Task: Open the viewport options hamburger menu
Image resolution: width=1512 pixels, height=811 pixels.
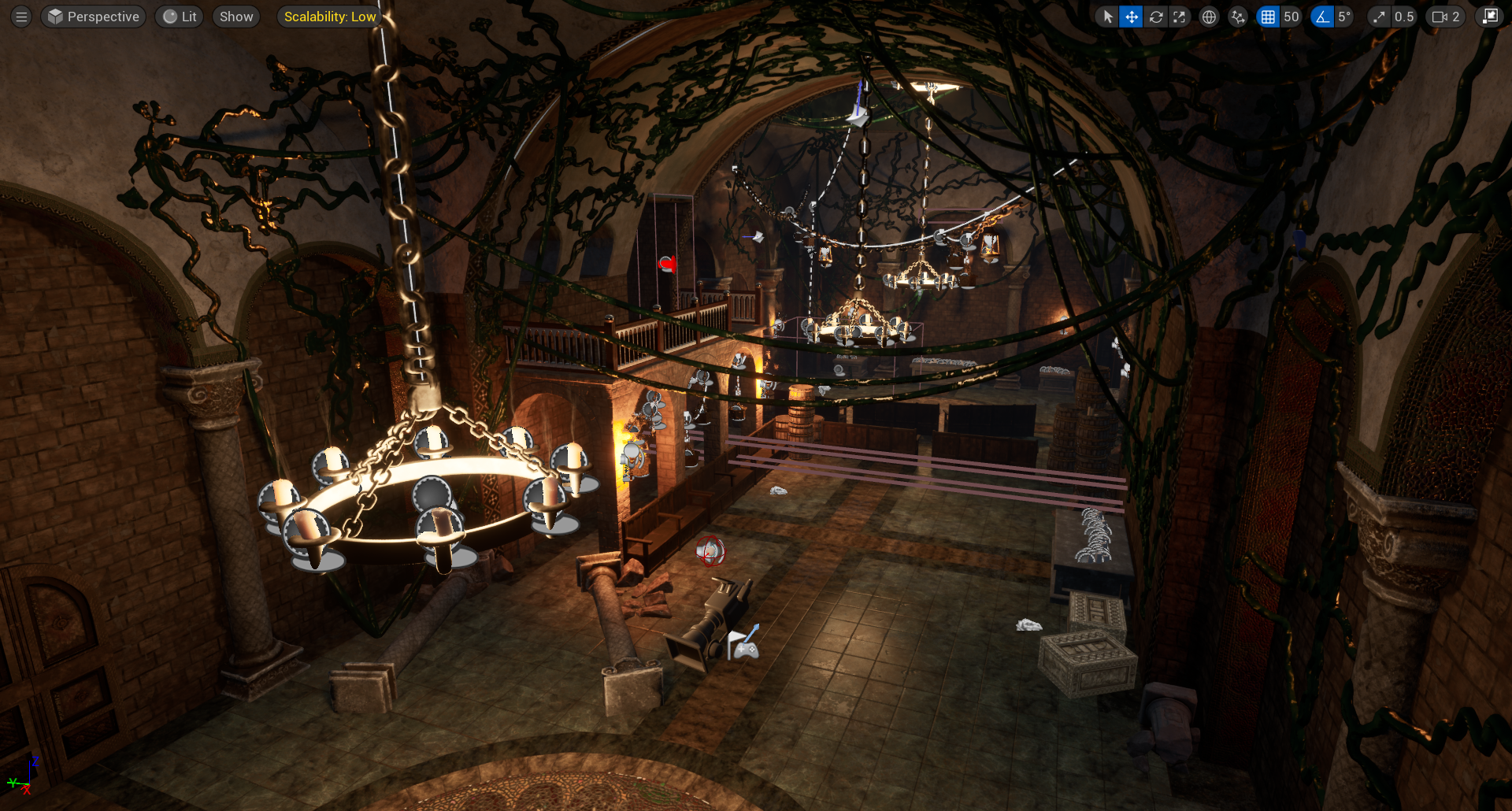Action: point(21,17)
